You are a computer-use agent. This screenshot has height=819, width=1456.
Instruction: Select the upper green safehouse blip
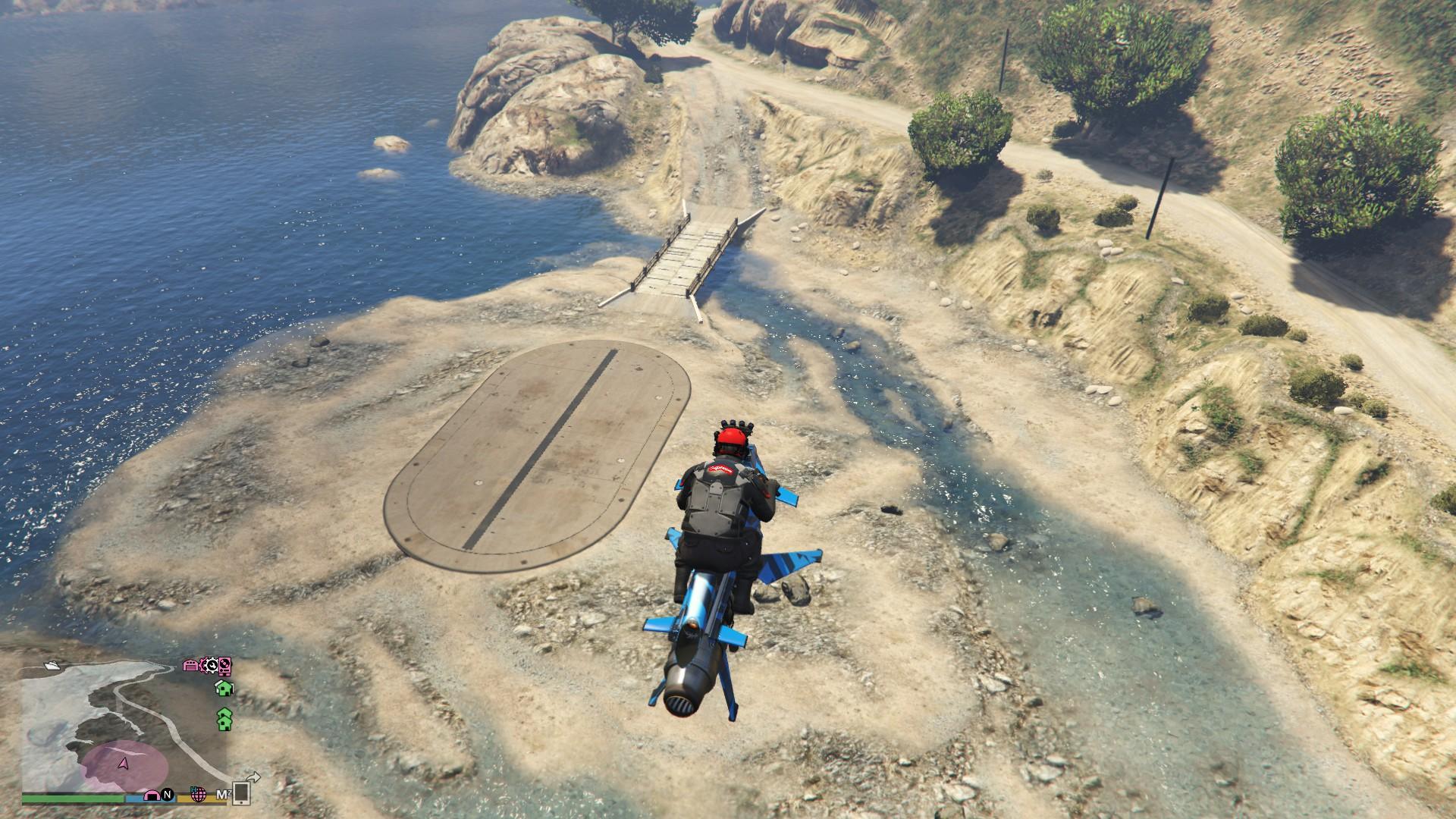(223, 689)
